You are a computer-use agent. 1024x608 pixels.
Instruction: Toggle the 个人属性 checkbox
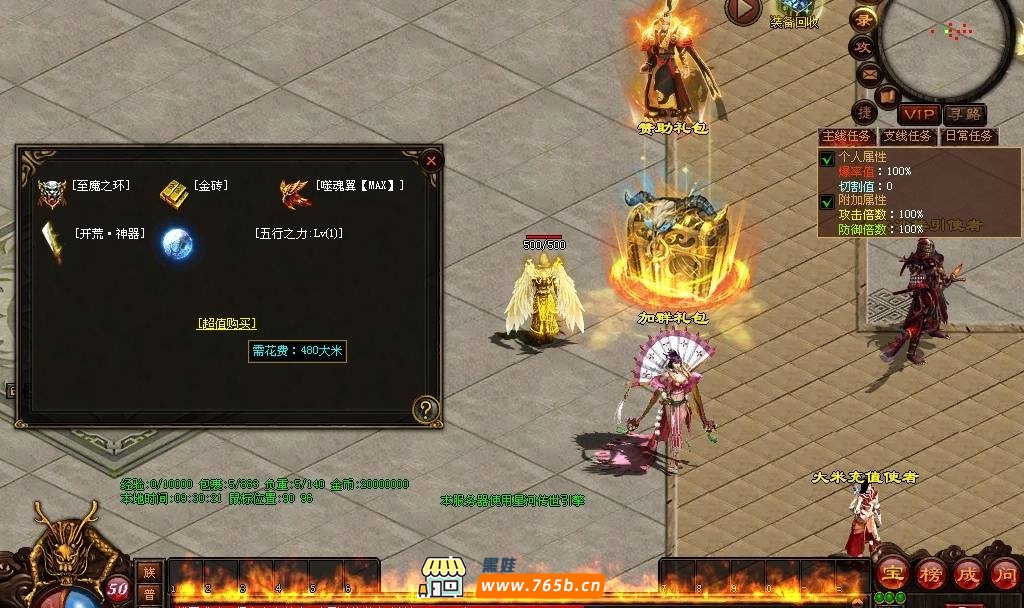pos(827,158)
